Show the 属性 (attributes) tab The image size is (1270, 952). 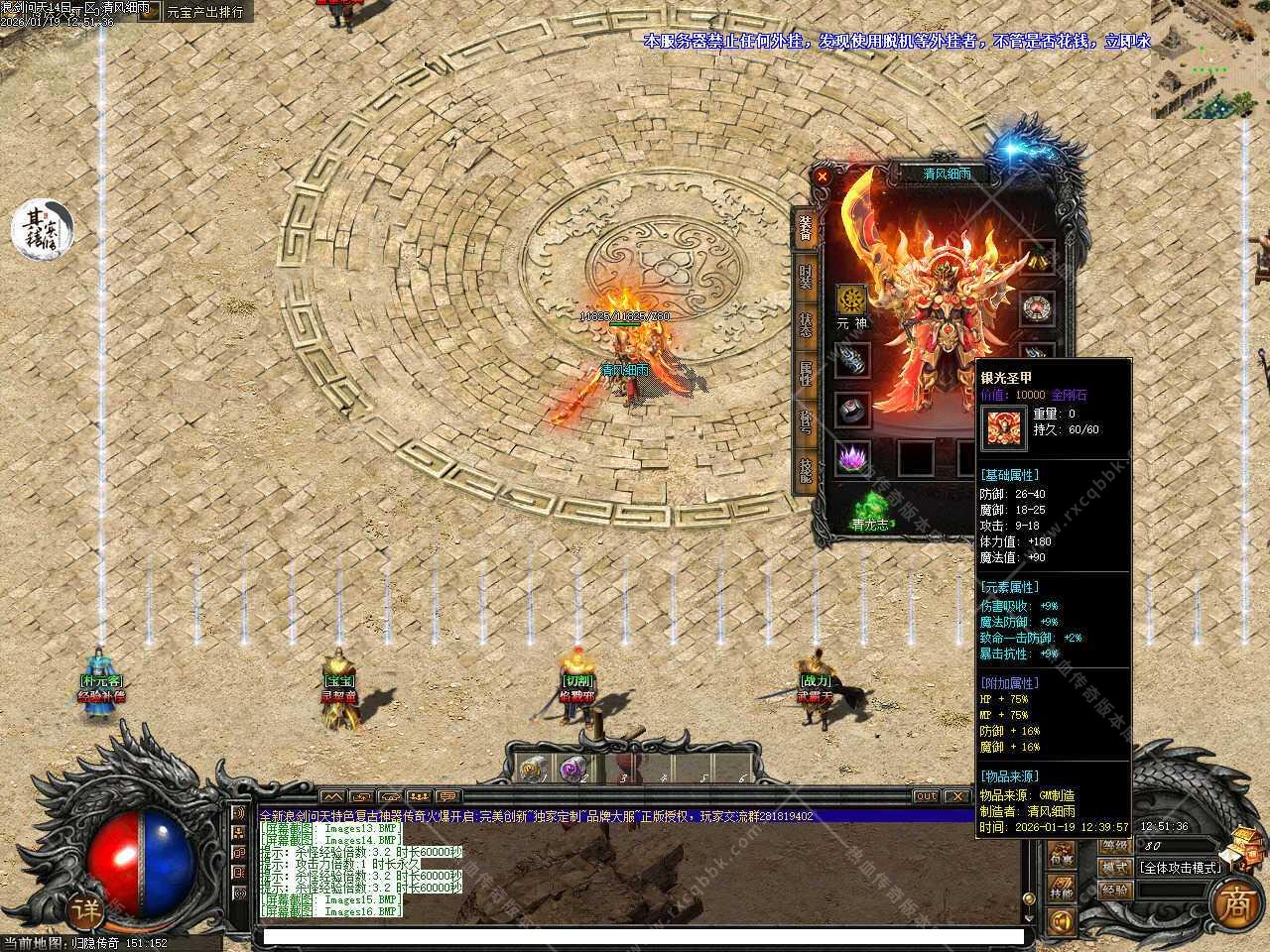coord(806,373)
